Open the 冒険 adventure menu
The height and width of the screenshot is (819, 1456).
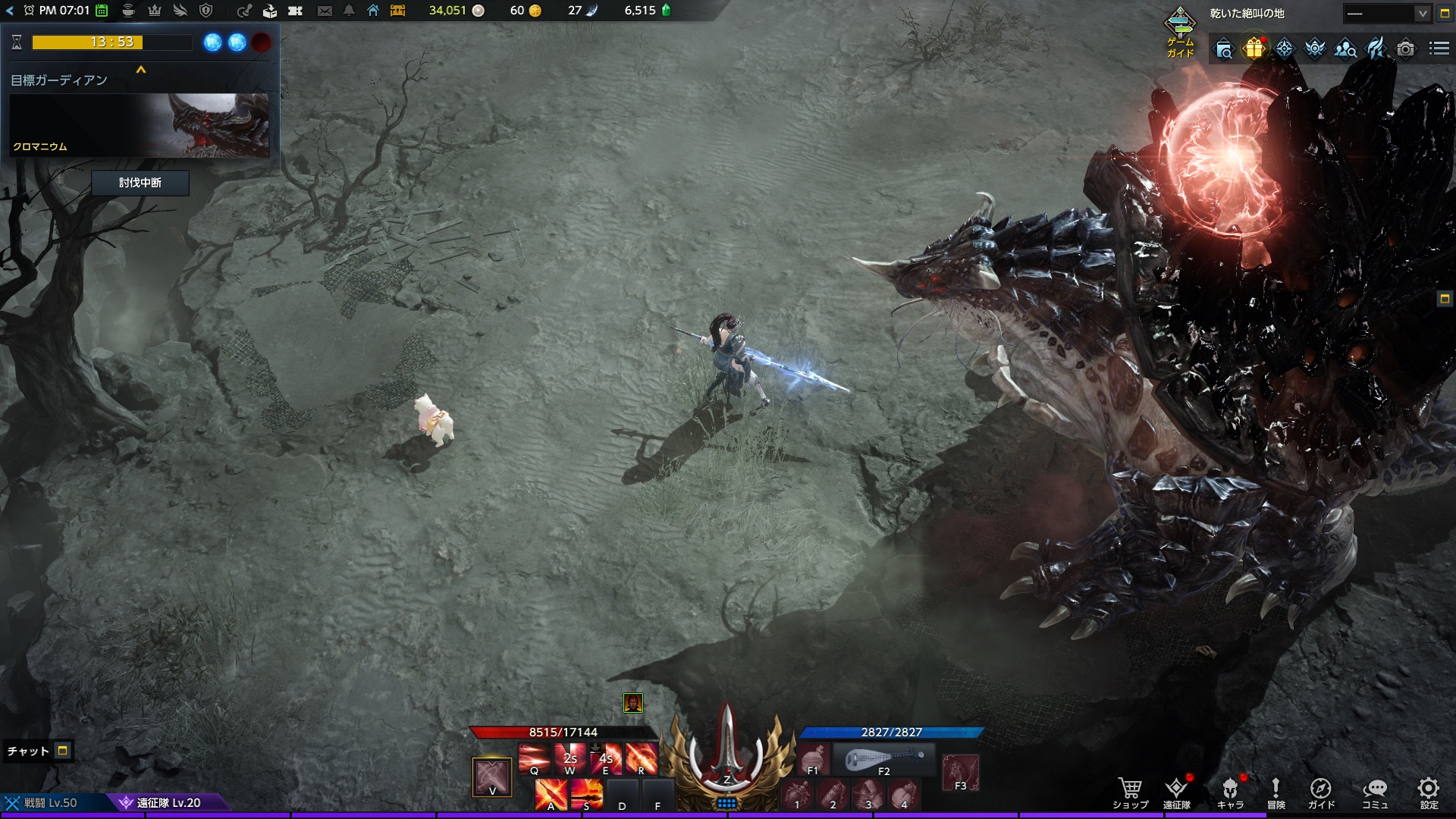click(1276, 792)
